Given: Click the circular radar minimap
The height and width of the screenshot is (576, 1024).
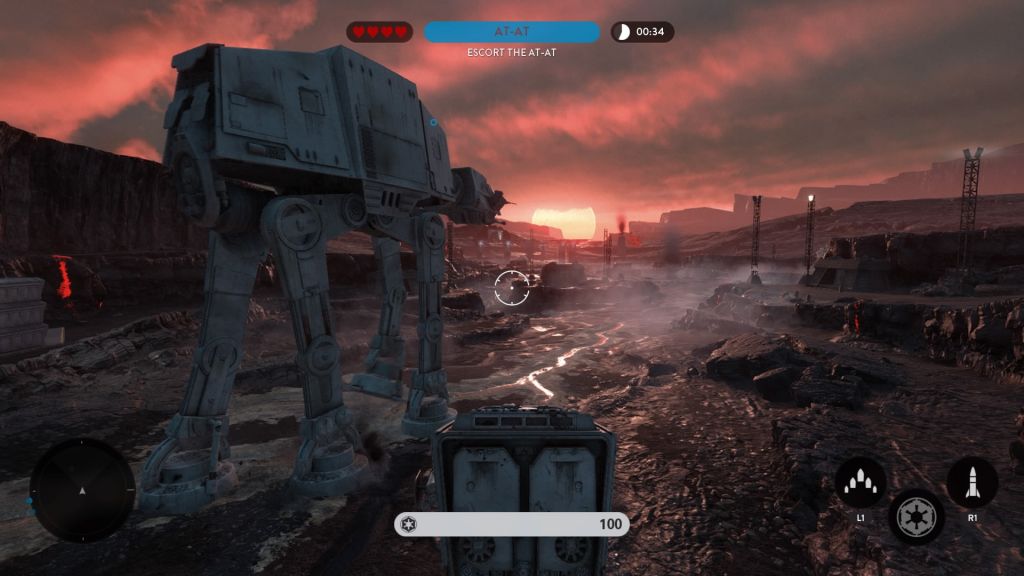Looking at the screenshot, I should point(82,490).
